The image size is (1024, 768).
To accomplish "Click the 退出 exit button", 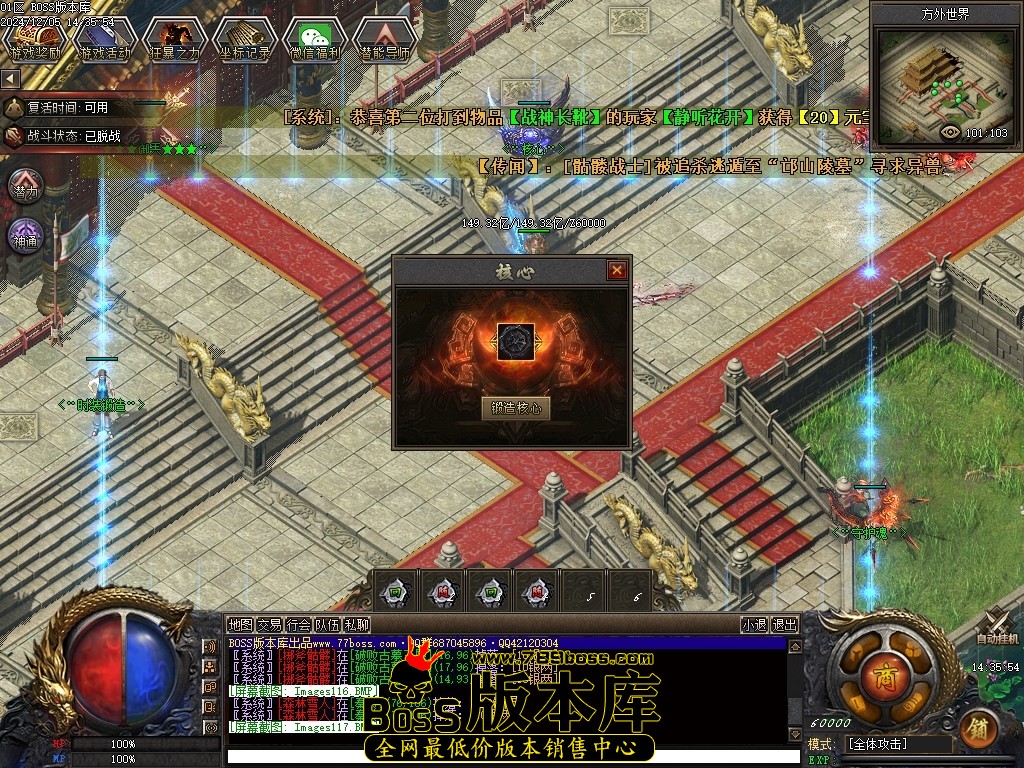I will coord(785,625).
